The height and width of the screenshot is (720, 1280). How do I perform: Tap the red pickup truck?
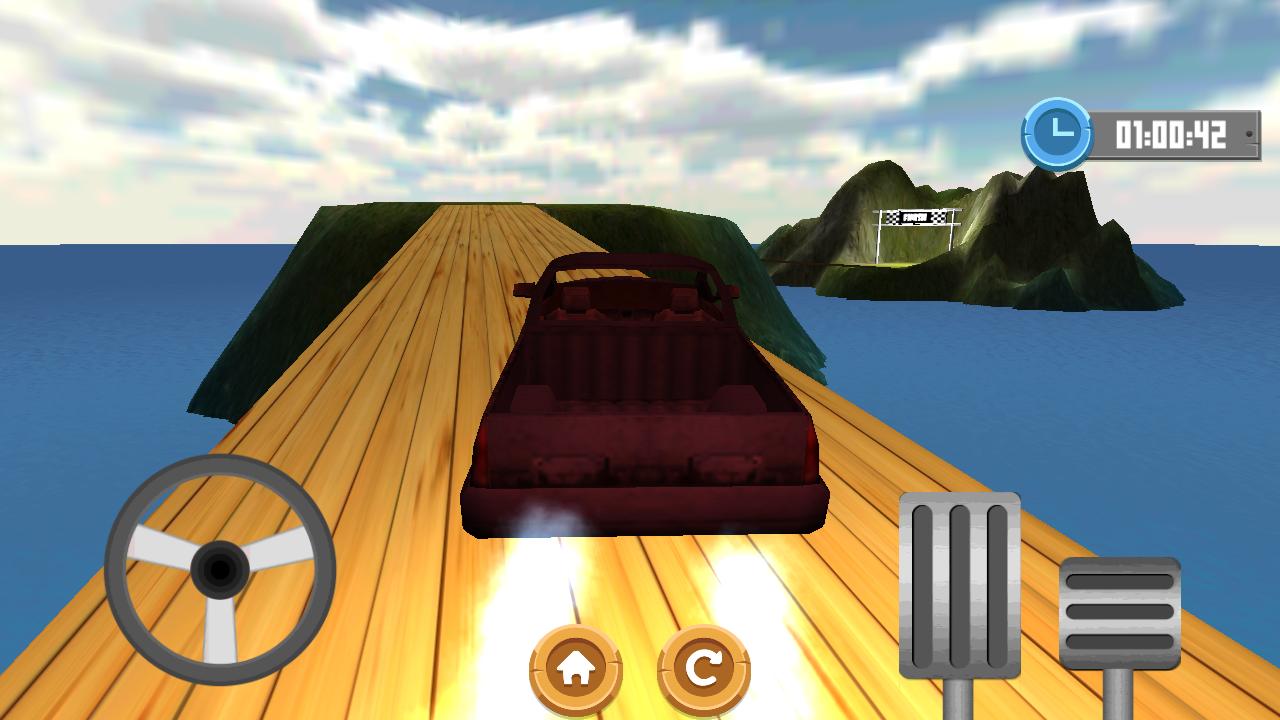[640, 400]
